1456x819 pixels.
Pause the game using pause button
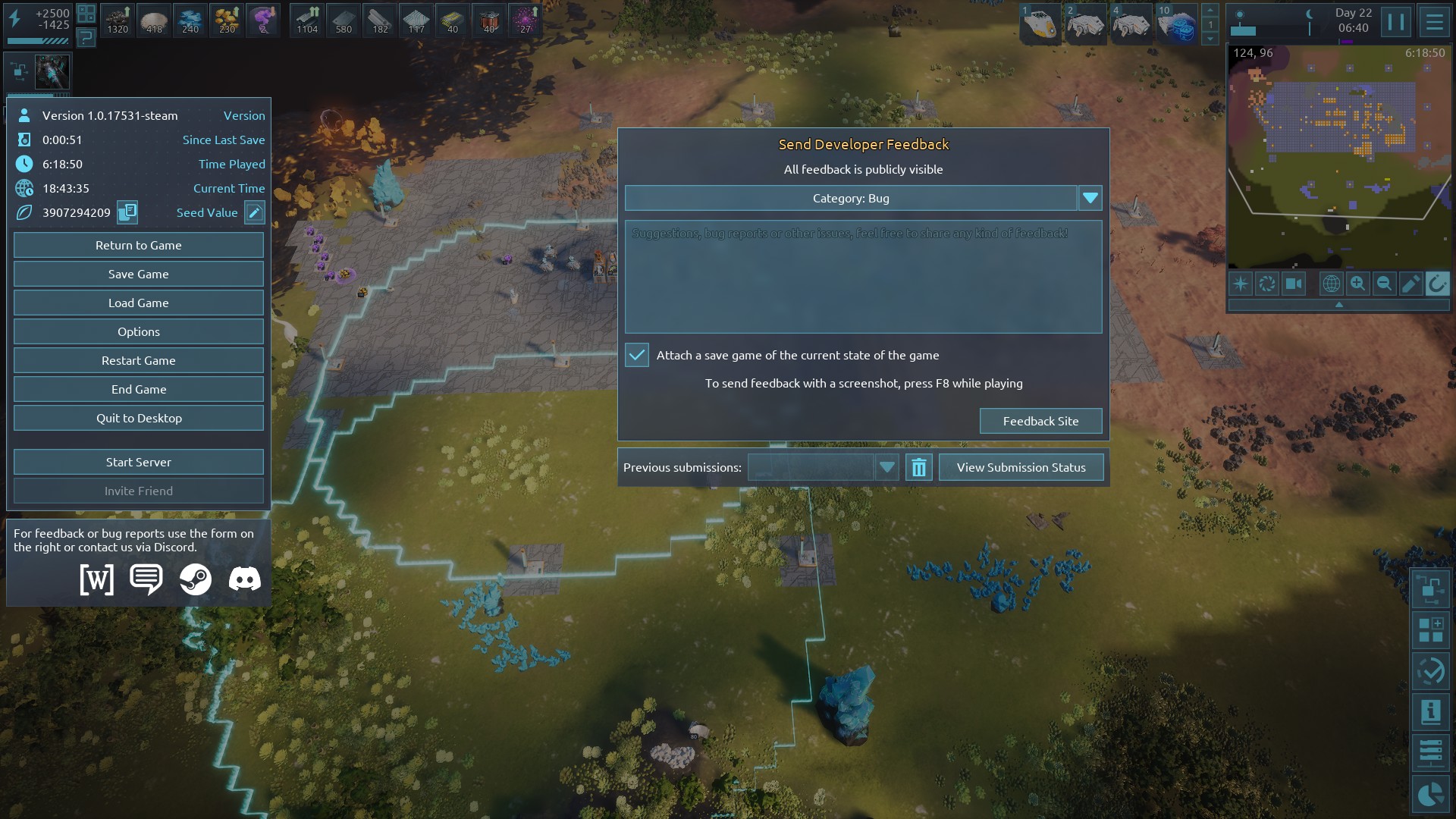click(x=1395, y=21)
